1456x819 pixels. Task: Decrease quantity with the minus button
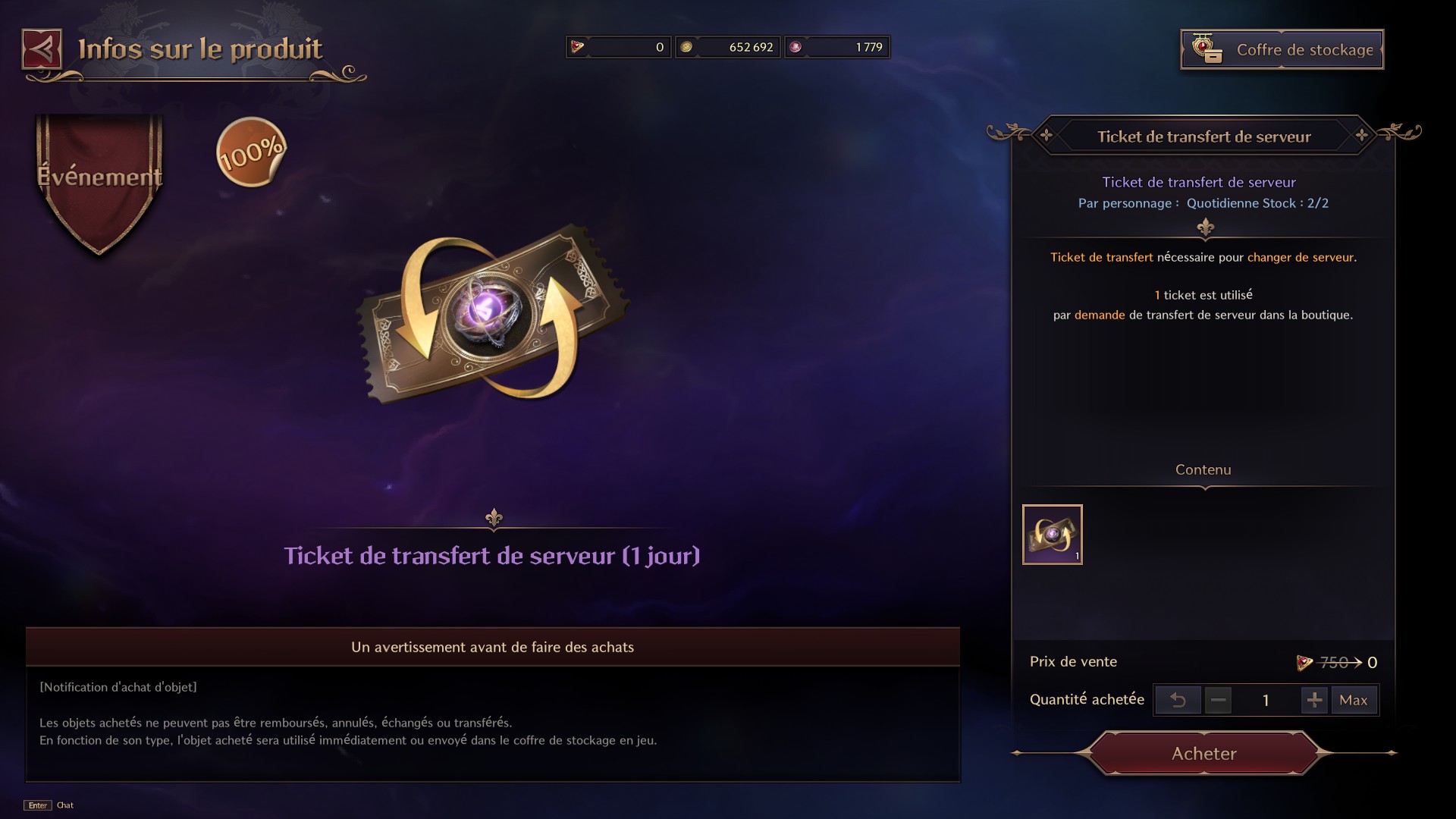1219,700
